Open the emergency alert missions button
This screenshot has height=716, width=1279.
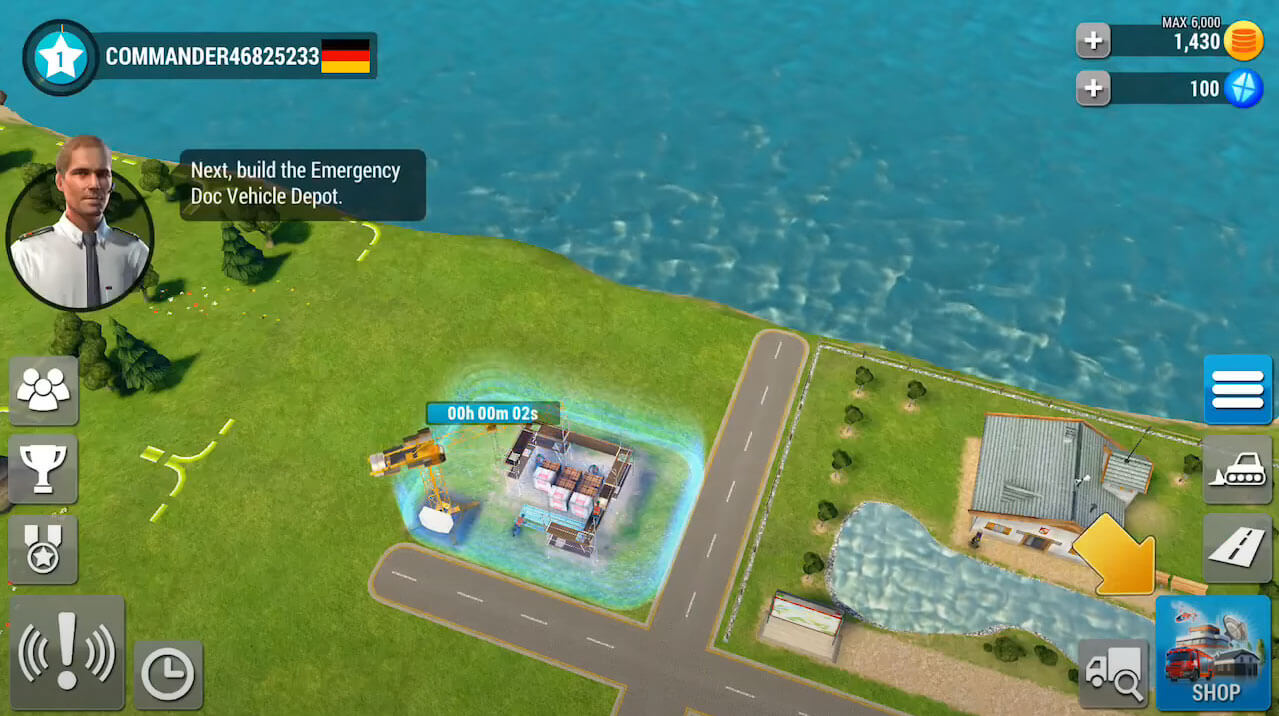tap(67, 653)
